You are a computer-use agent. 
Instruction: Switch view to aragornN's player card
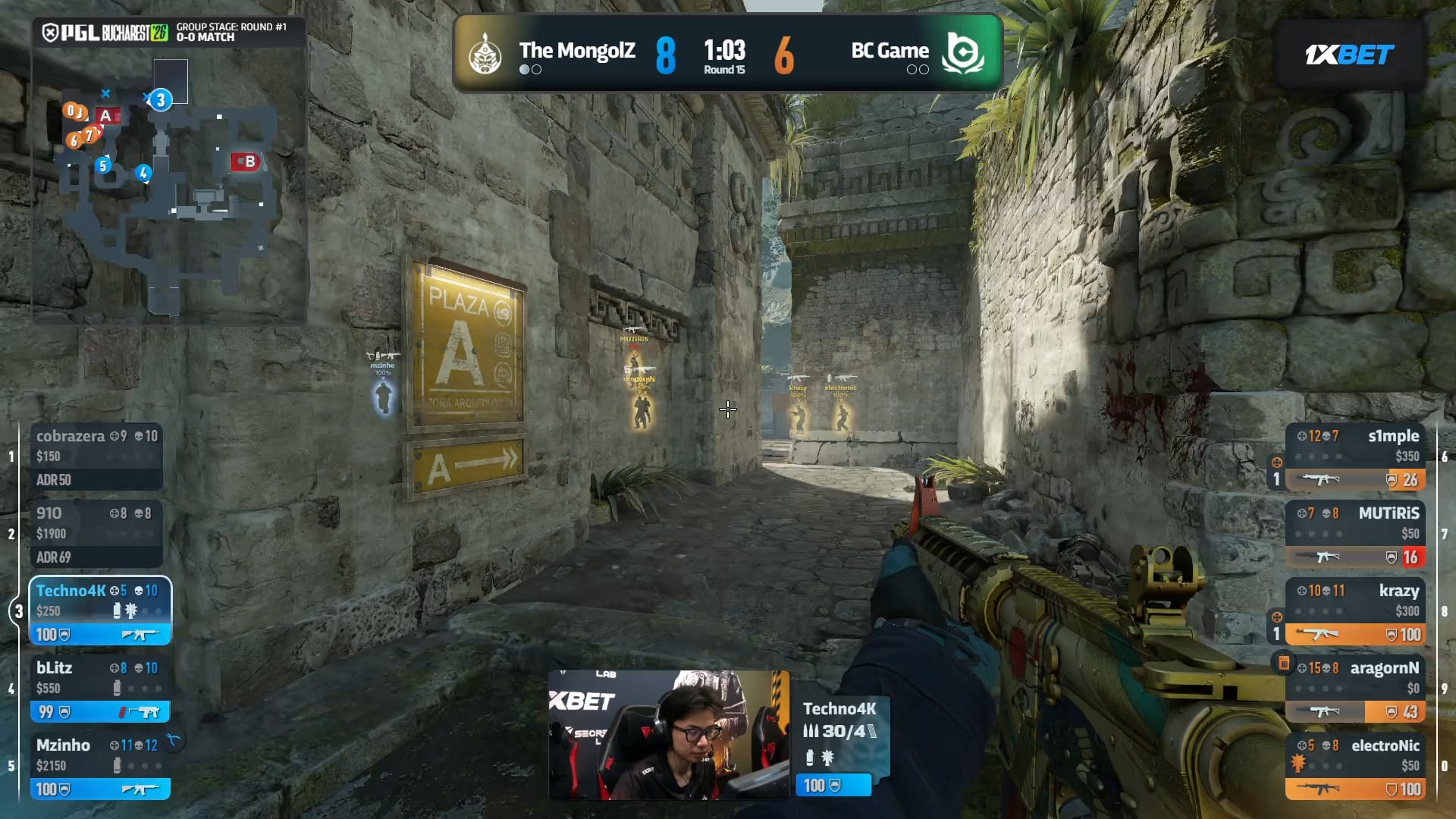tap(1356, 689)
